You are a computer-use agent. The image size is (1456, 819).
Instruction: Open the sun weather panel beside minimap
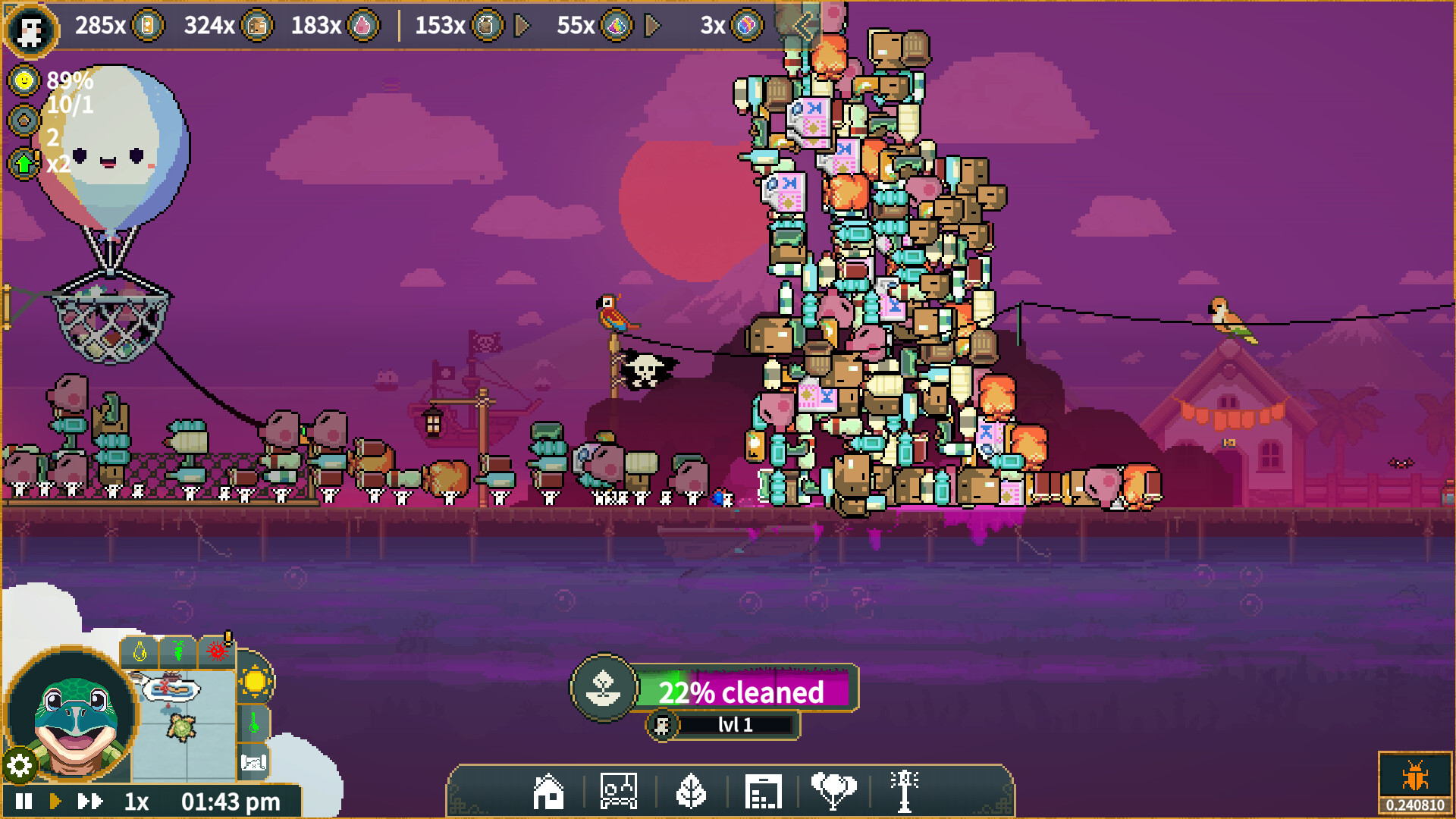pos(255,682)
